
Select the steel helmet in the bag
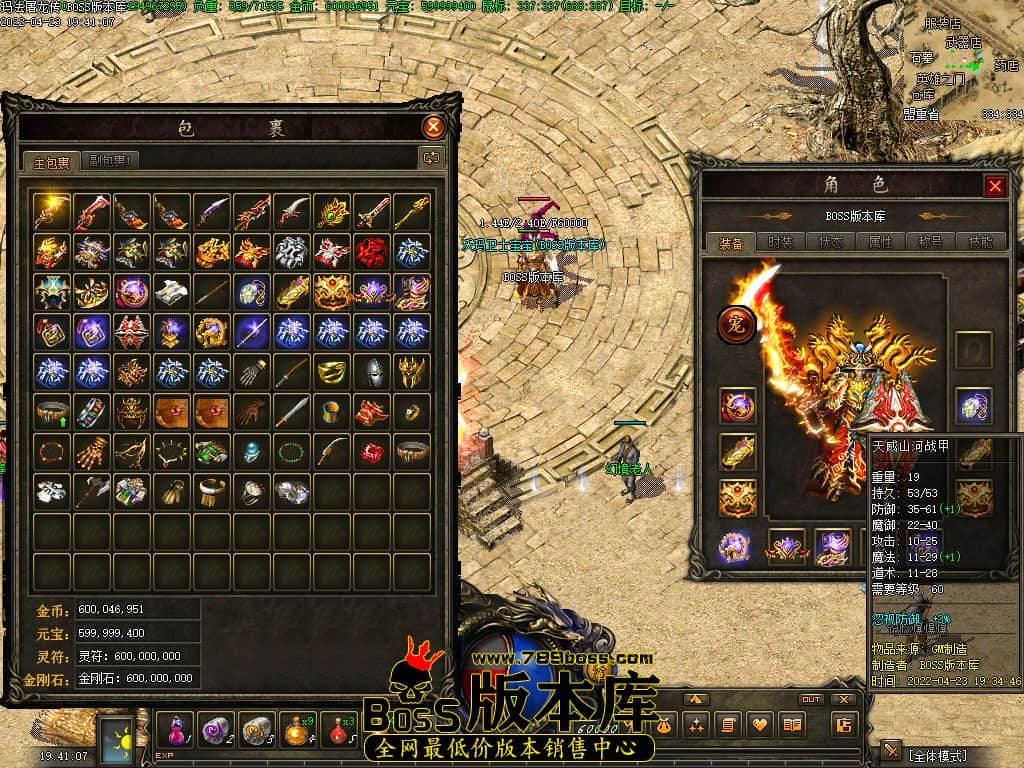pyautogui.click(x=371, y=371)
